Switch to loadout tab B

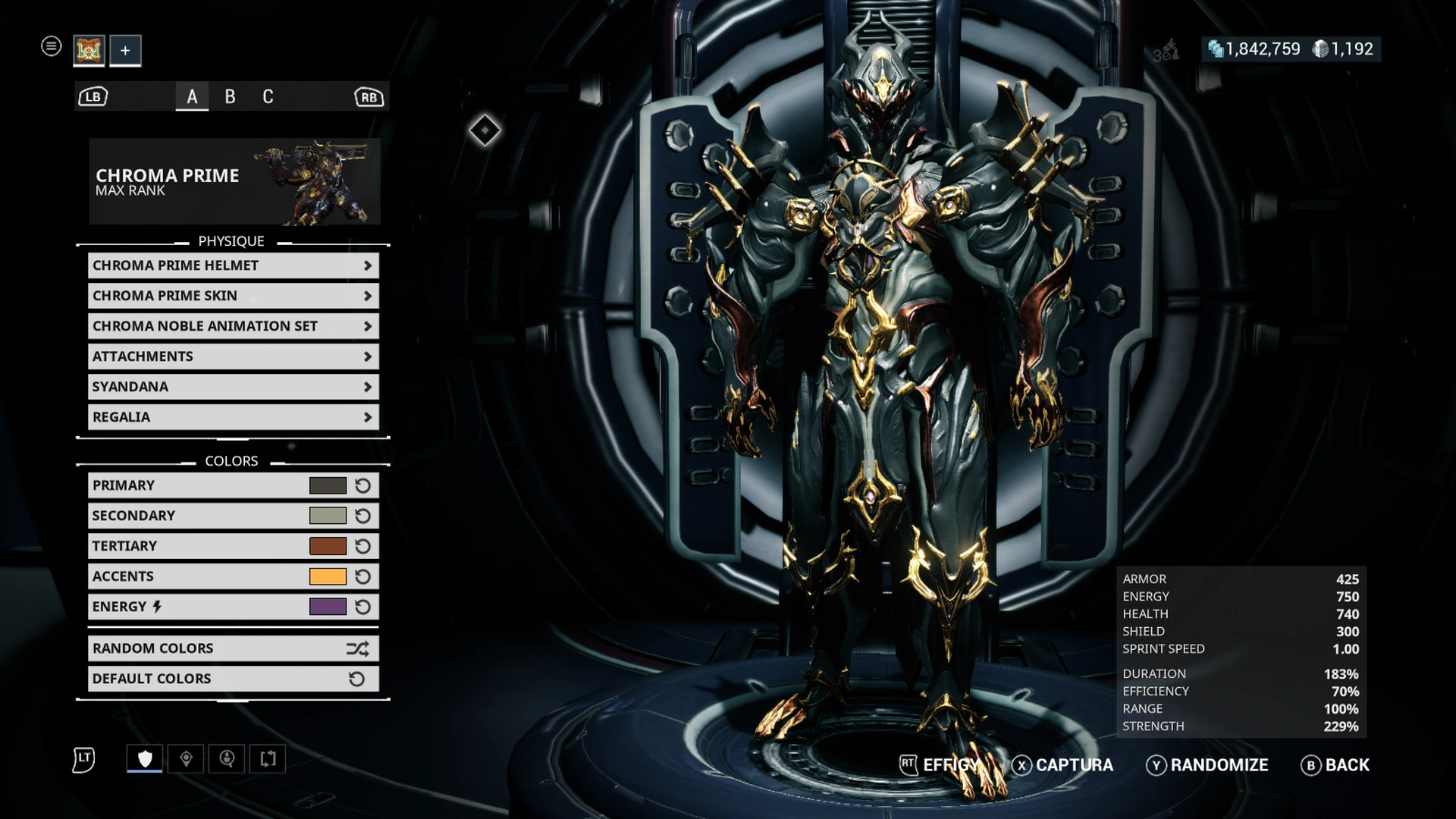[231, 96]
